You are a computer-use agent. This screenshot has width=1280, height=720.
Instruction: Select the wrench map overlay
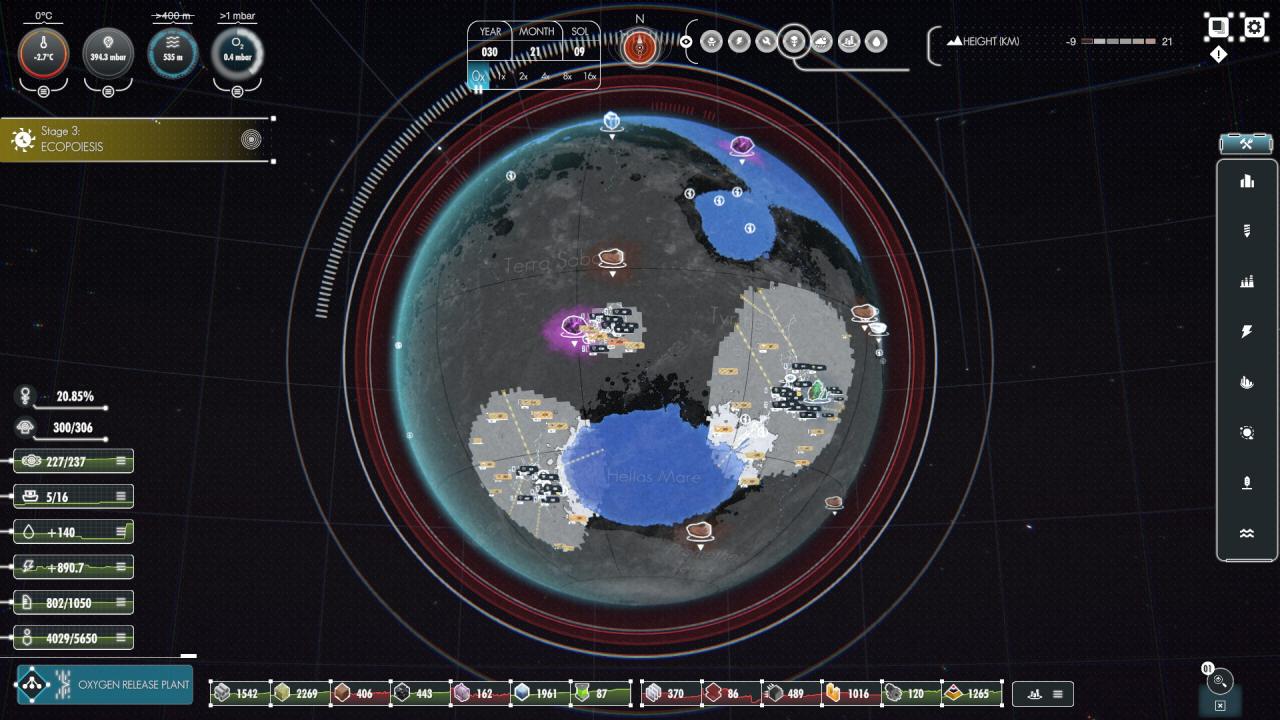click(x=766, y=42)
